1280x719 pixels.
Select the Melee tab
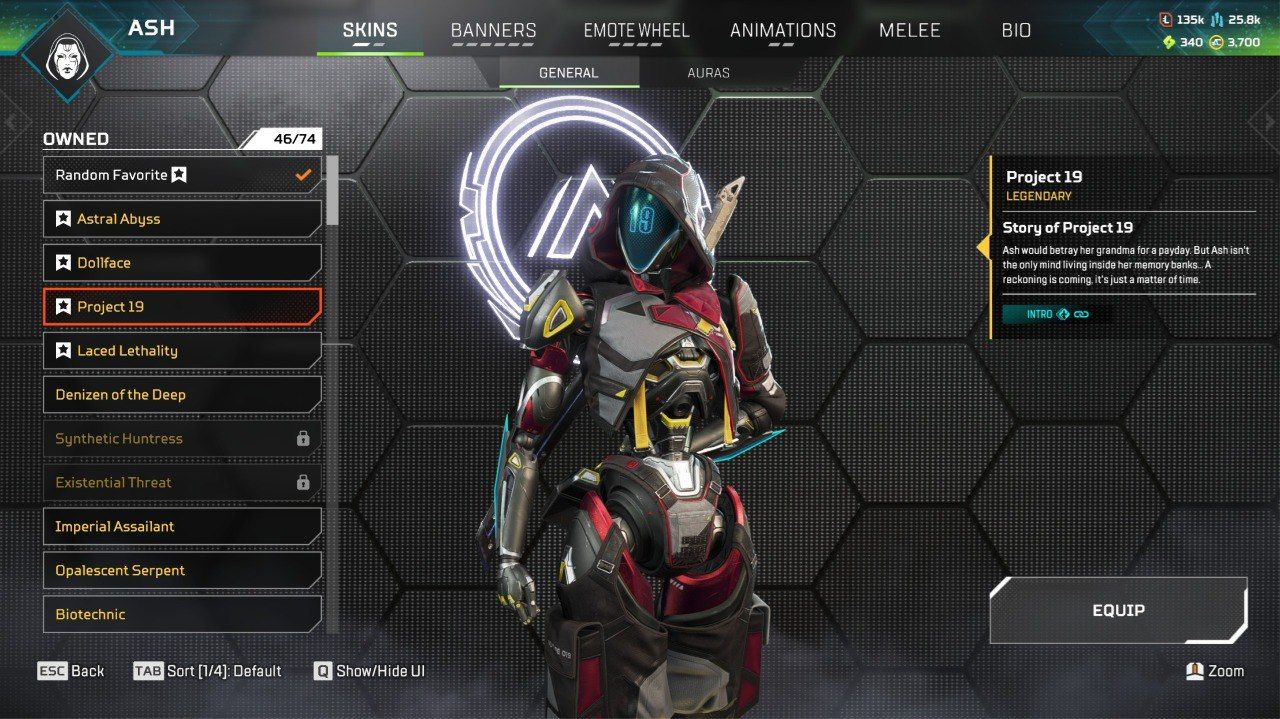pyautogui.click(x=909, y=30)
